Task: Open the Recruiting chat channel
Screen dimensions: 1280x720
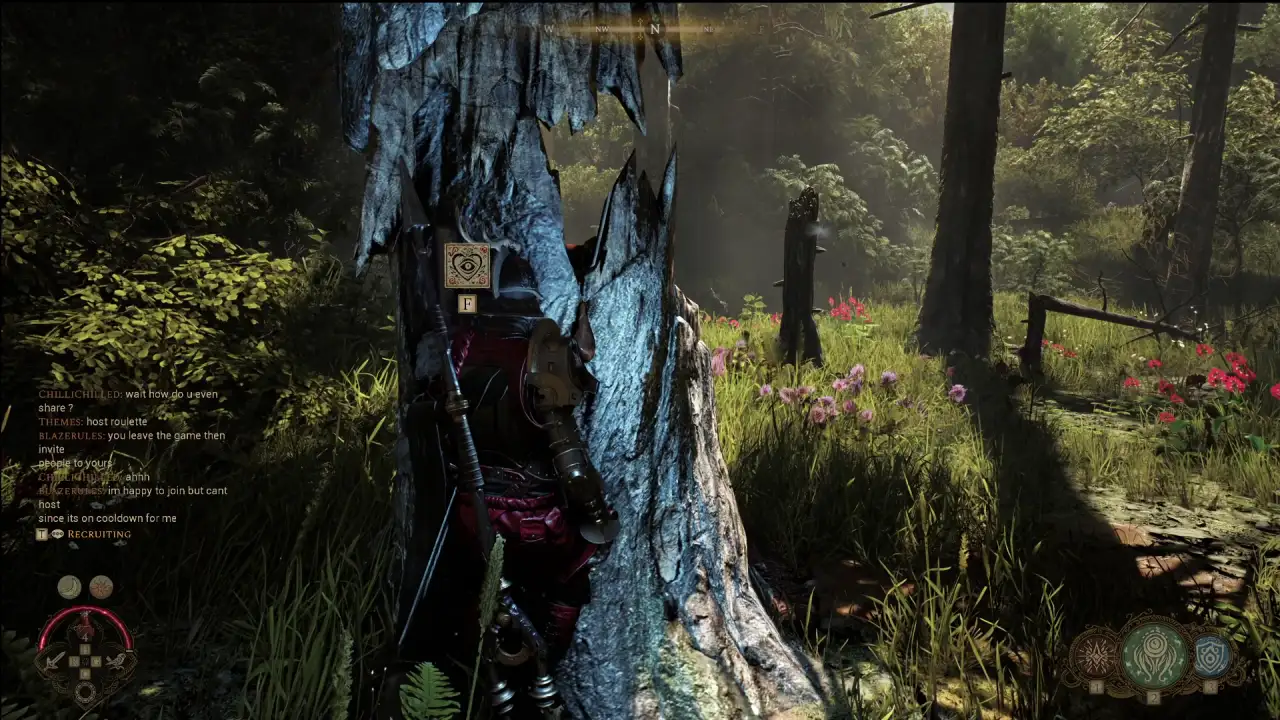Action: point(98,534)
